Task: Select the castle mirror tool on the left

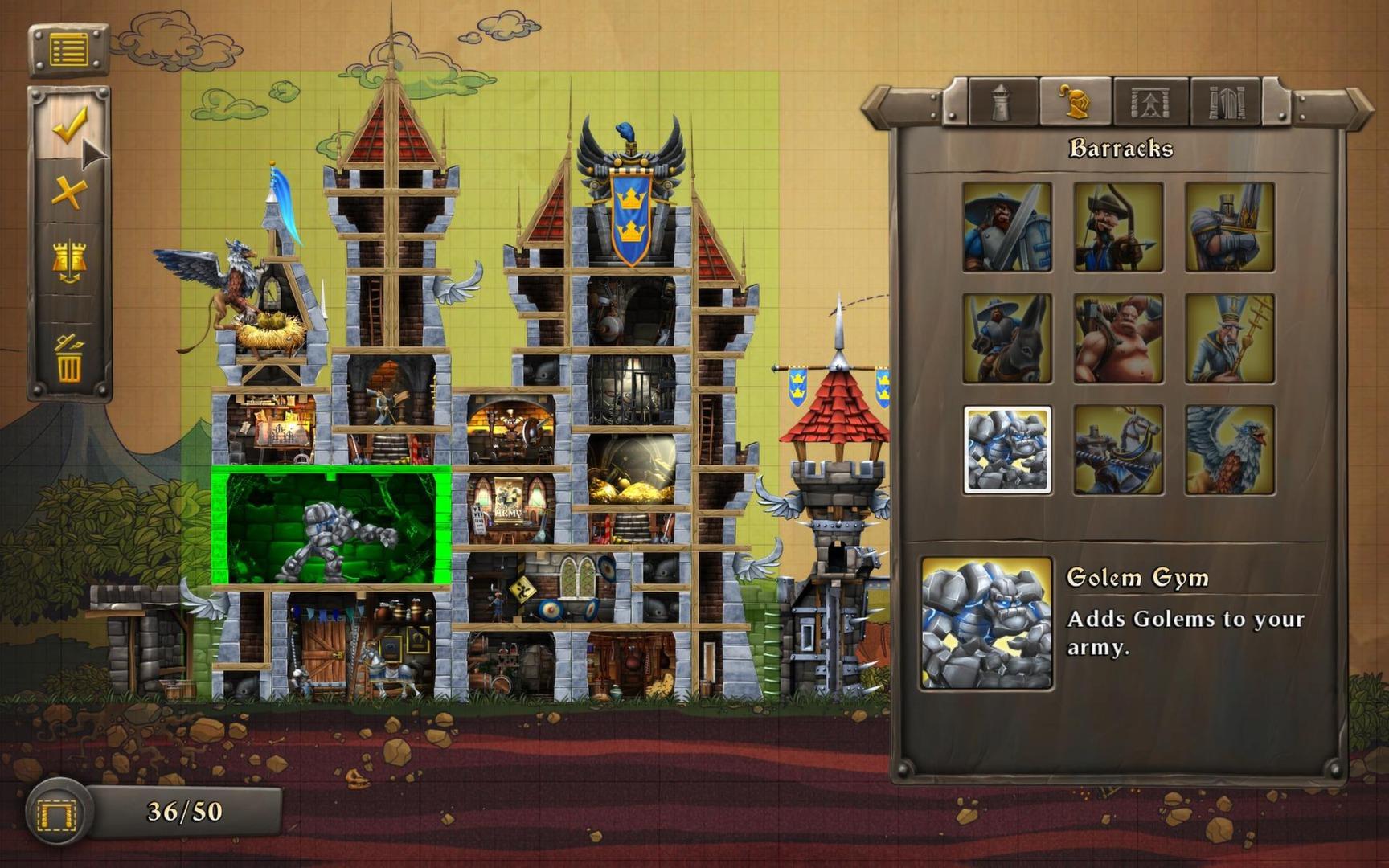Action: pos(69,257)
